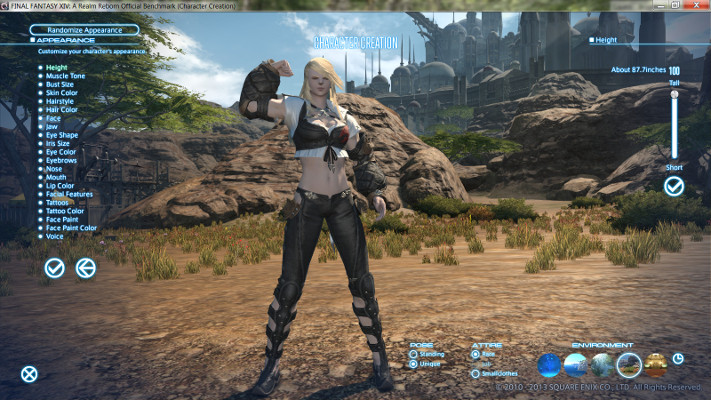Toggle the clock icon beside the environments
Screen dimensions: 711x400
(x=679, y=358)
